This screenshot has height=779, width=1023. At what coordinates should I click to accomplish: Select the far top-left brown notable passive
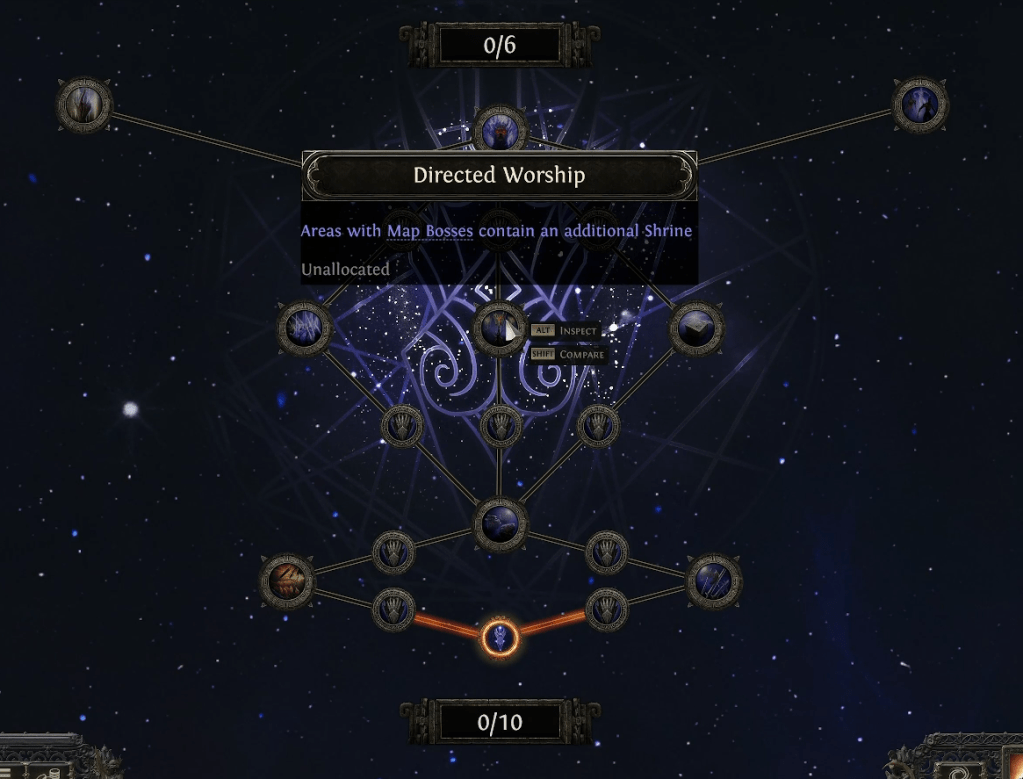[x=83, y=104]
